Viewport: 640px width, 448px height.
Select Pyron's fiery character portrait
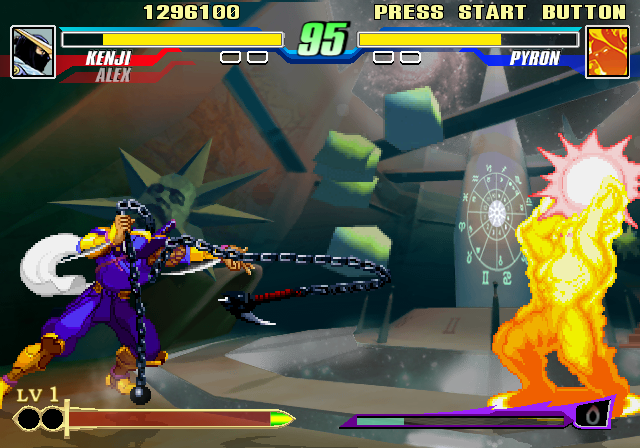[606, 52]
